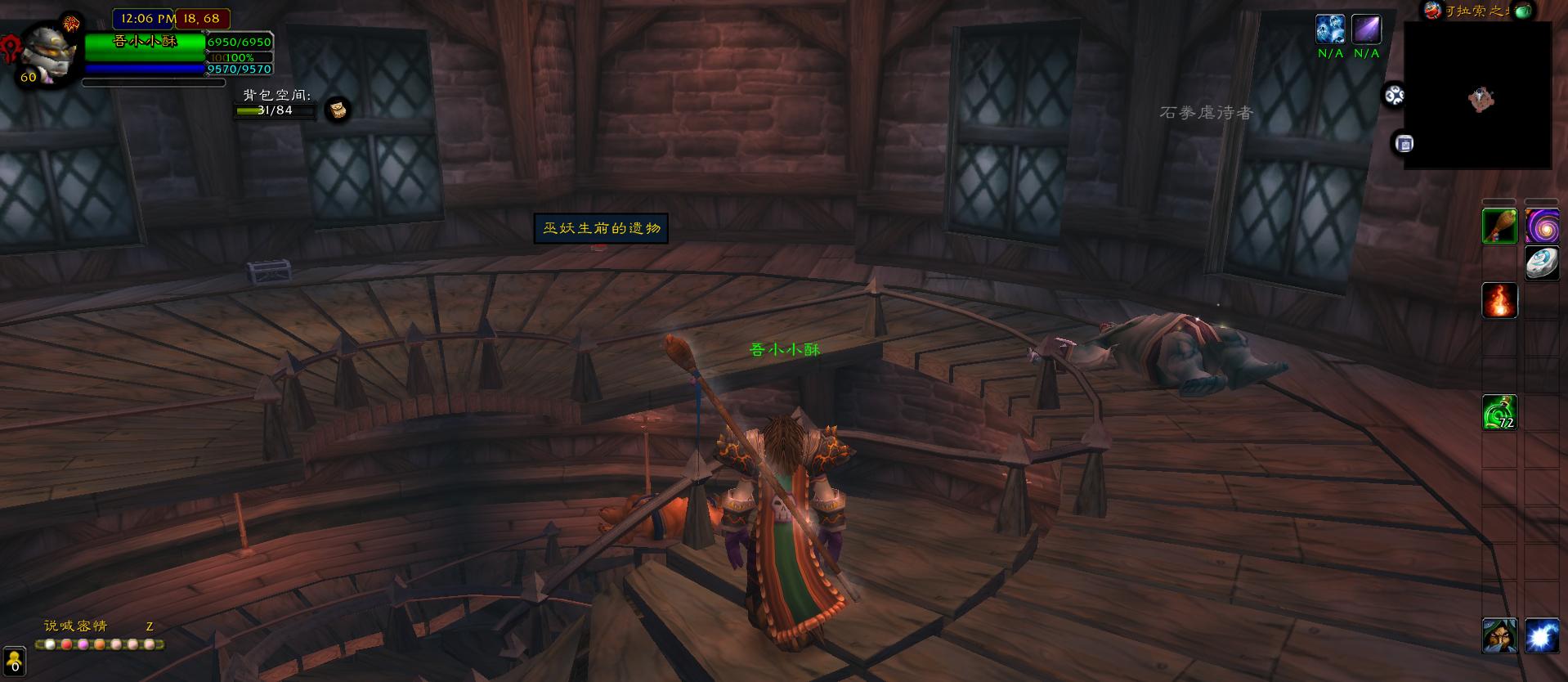The width and height of the screenshot is (1568, 682).
Task: Use the white swirl stone item
Action: (1541, 263)
